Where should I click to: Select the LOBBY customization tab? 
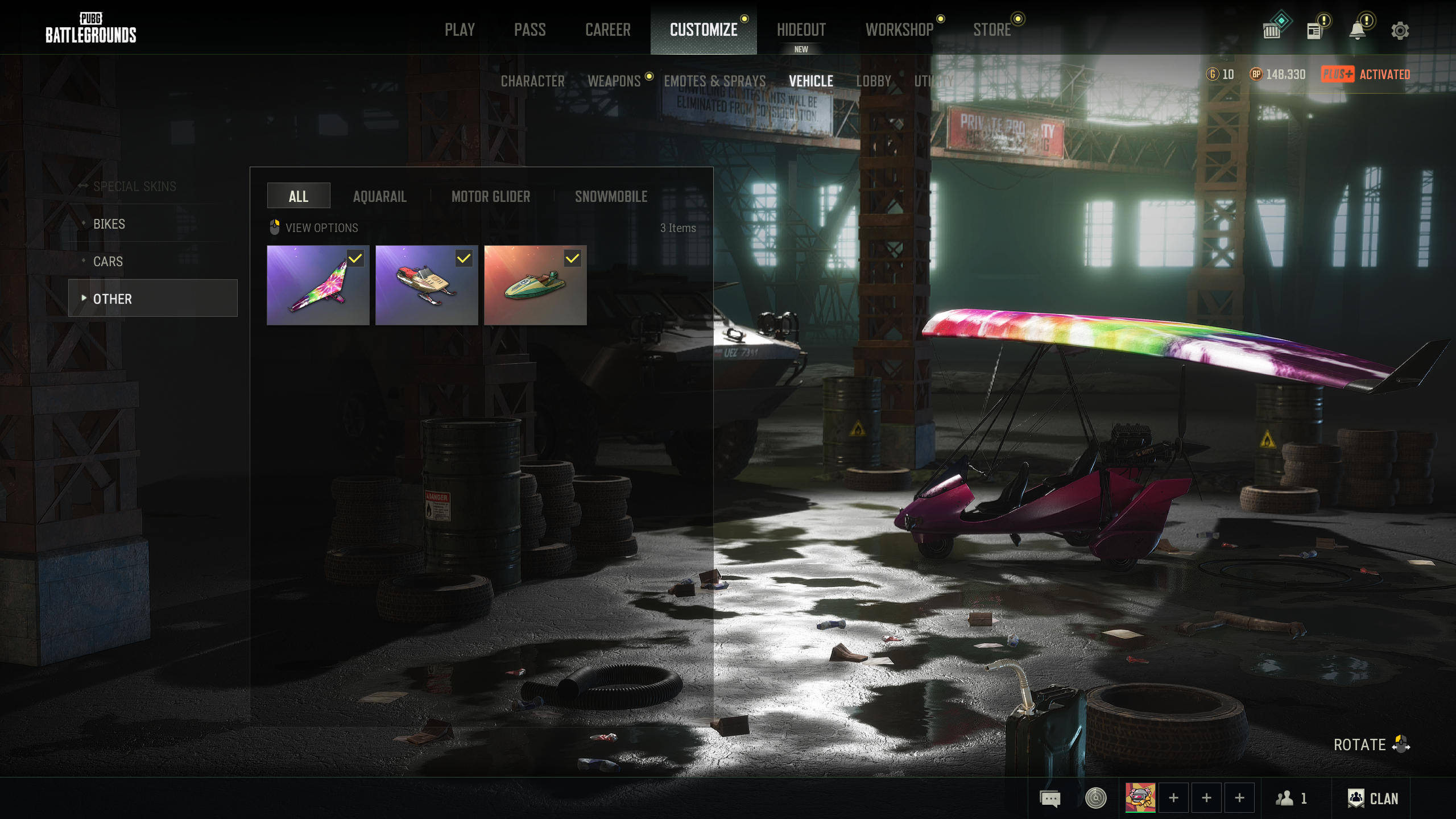[x=873, y=81]
